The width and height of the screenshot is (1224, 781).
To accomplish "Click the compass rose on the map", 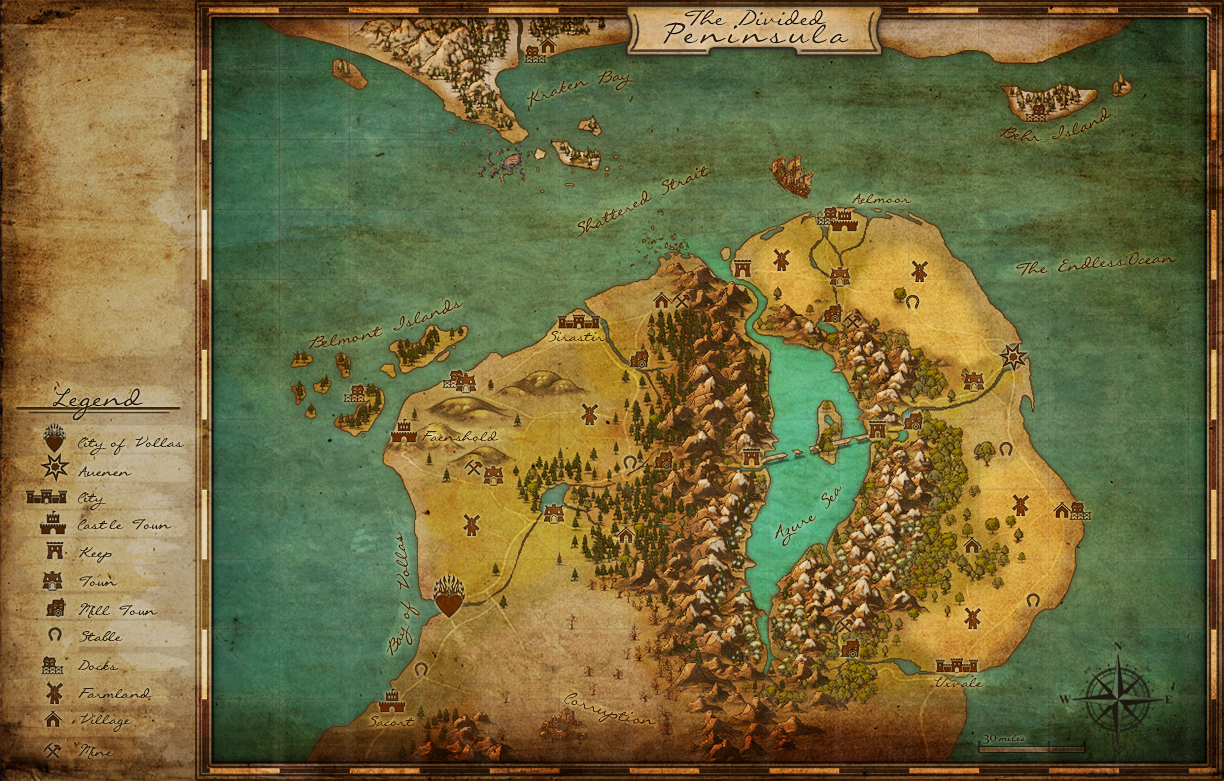I will [x=1117, y=695].
